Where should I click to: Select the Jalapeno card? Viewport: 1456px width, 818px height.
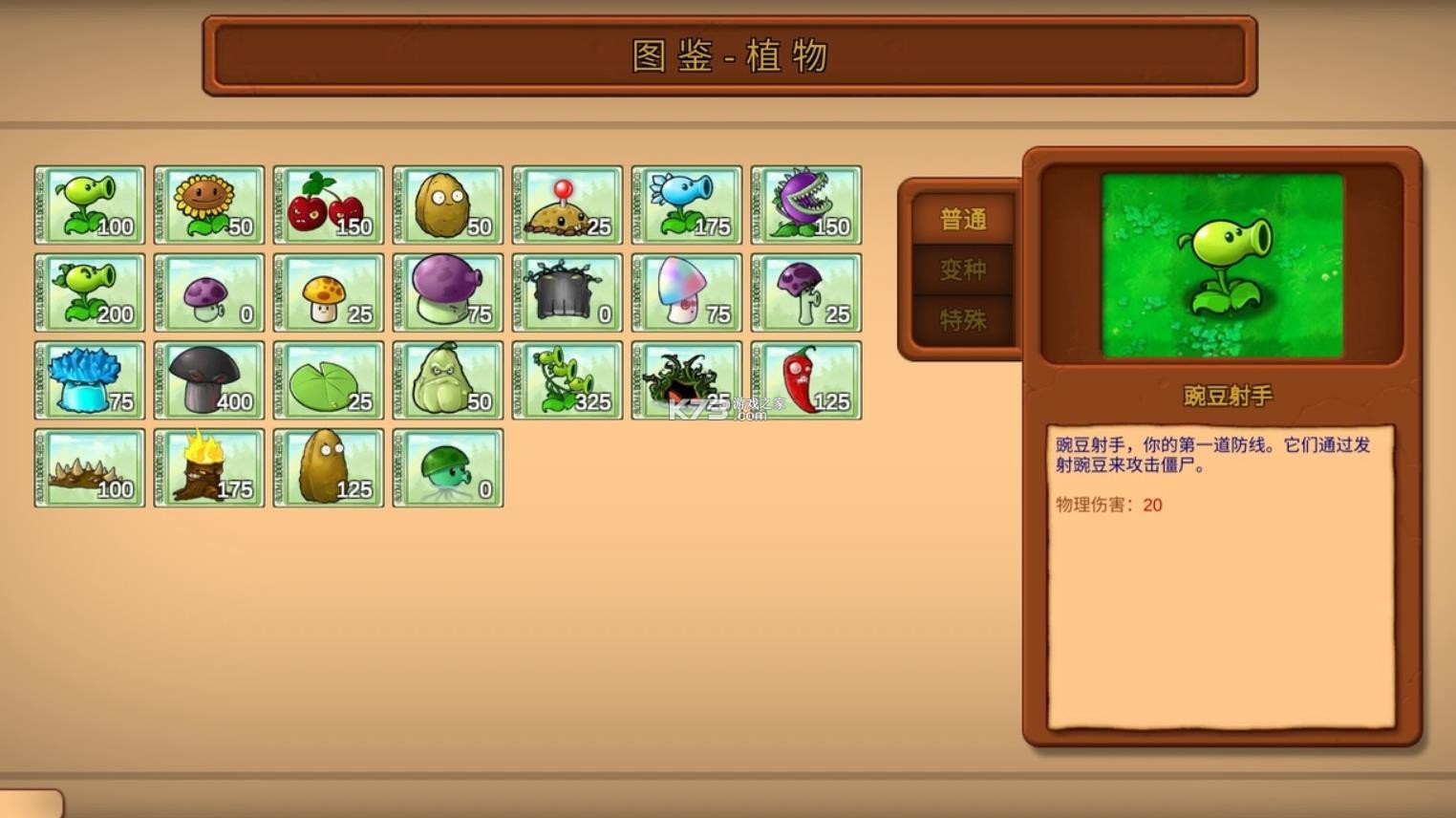[x=805, y=379]
